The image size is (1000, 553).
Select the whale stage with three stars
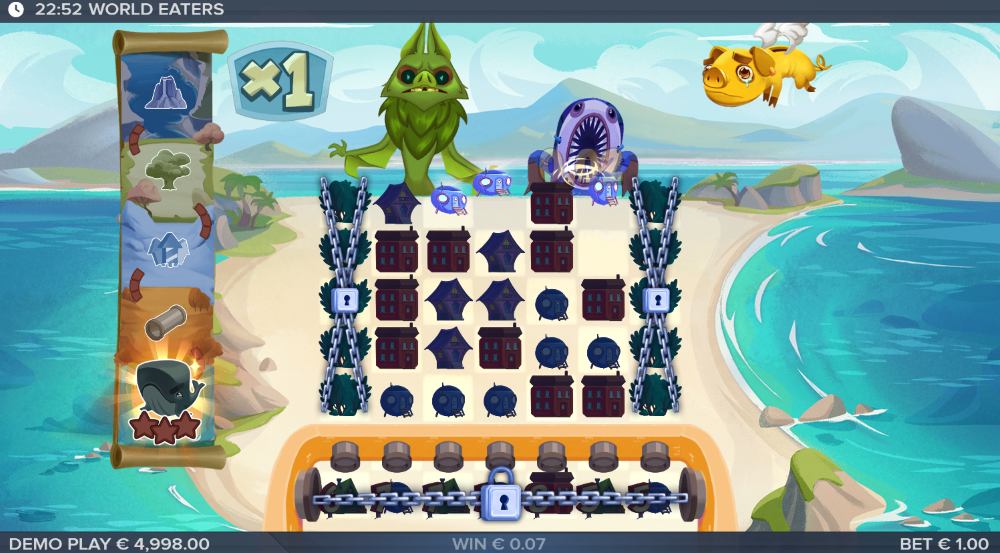[168, 398]
